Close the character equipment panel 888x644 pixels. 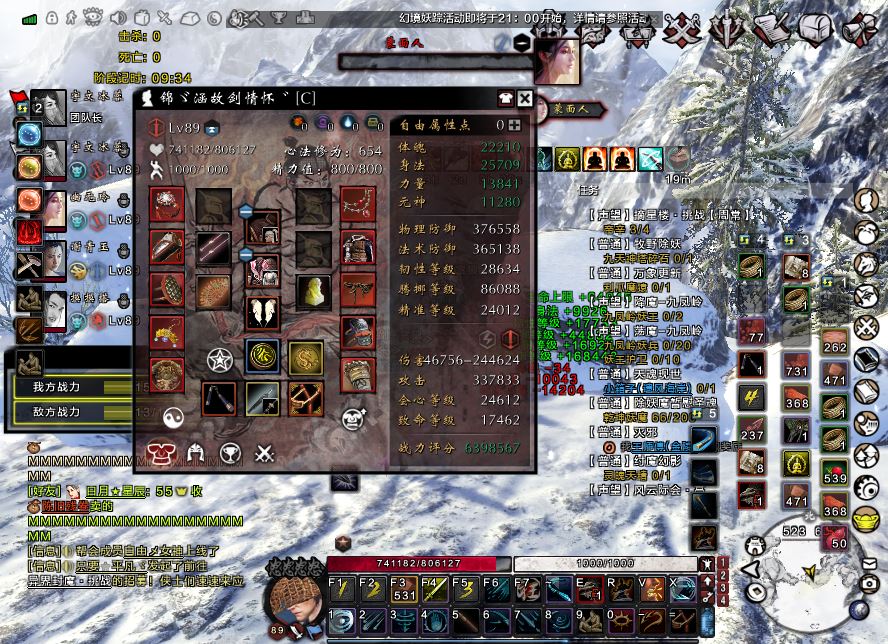(525, 98)
